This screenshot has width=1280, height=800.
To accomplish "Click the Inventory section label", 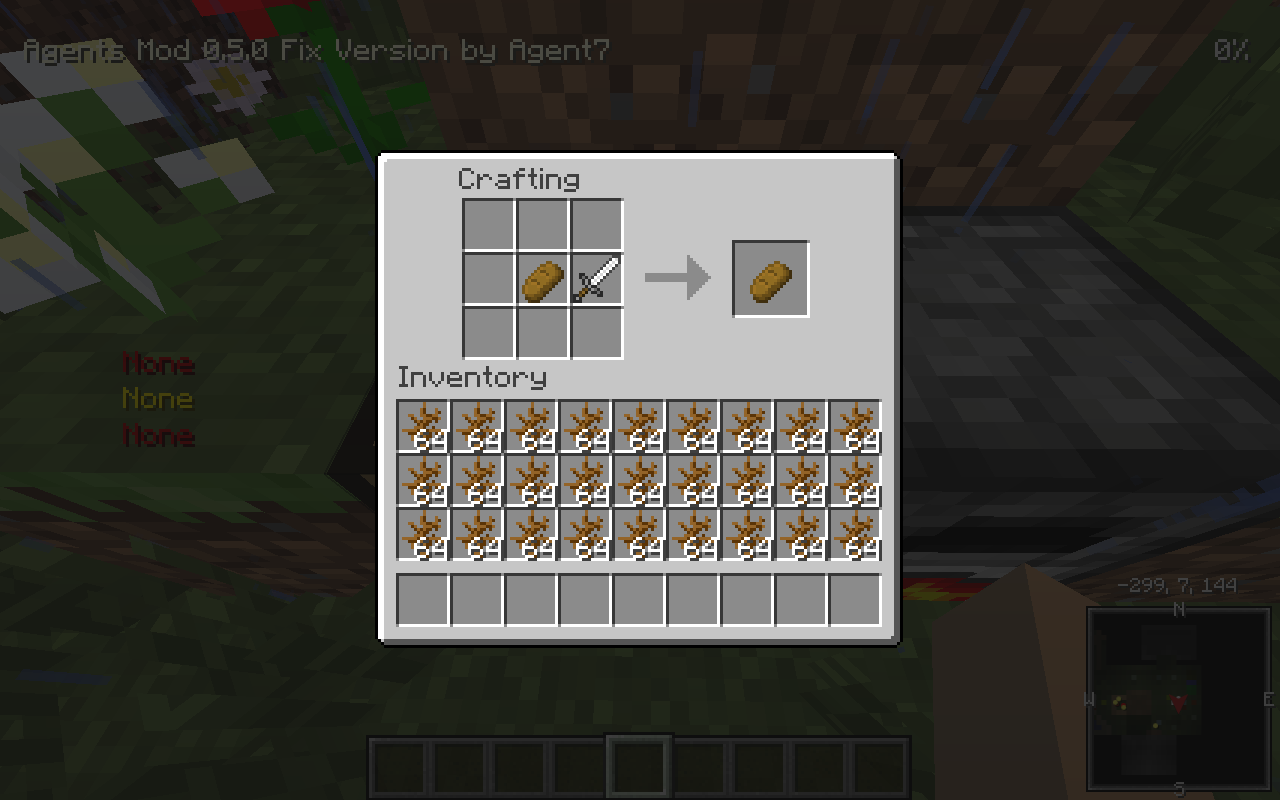I will (470, 378).
